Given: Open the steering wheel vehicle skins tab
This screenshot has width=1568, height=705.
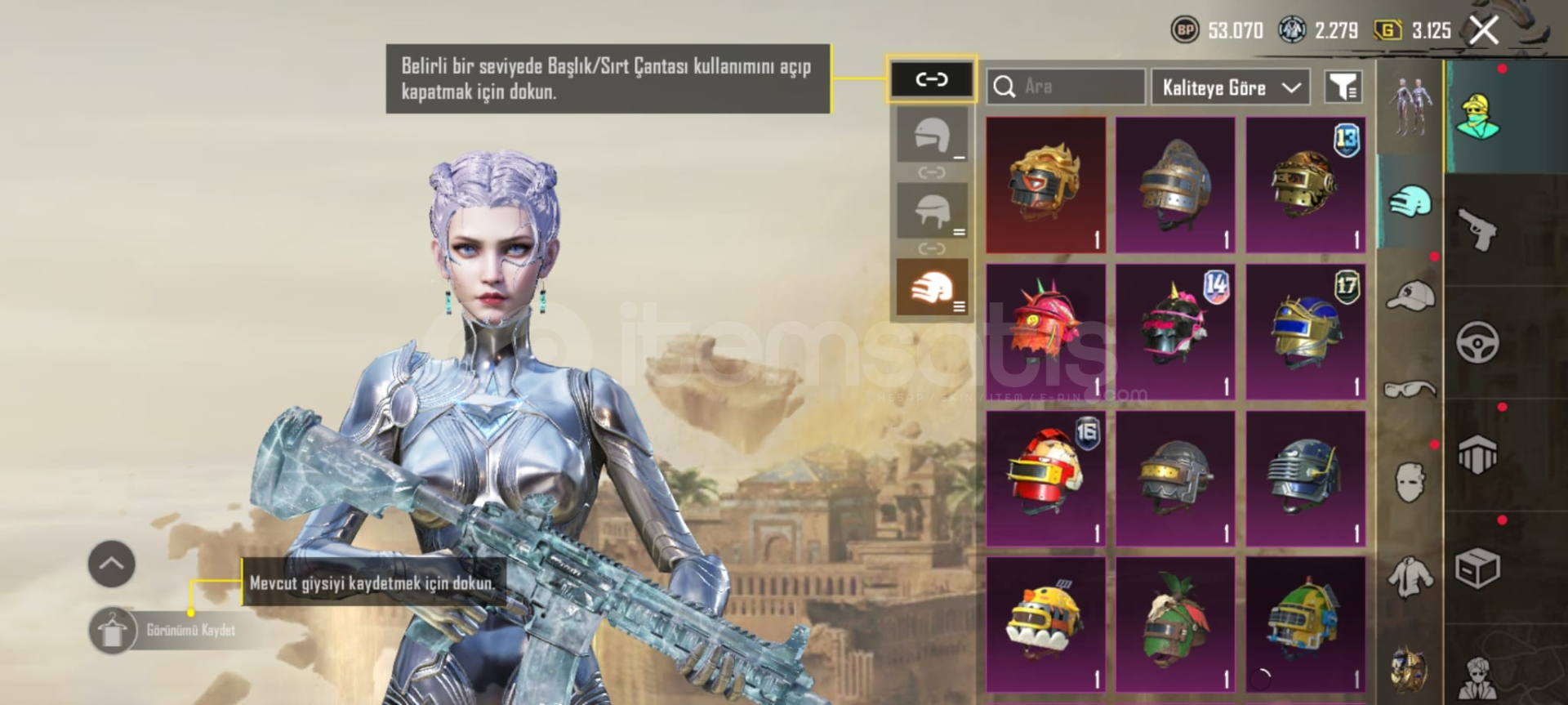Looking at the screenshot, I should click(x=1477, y=341).
